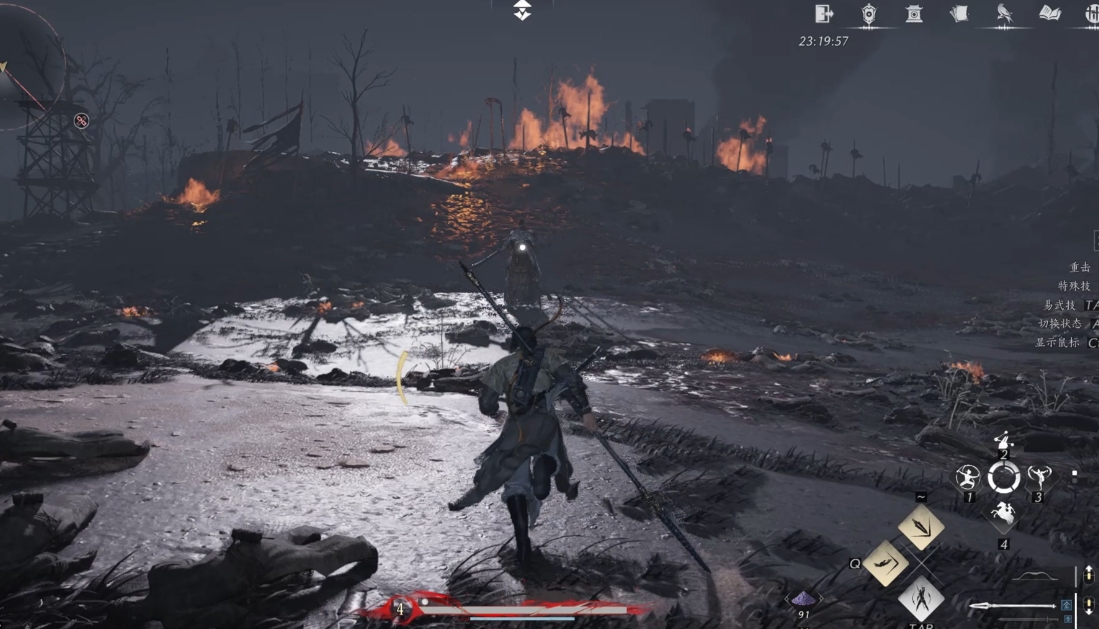1099x629 pixels.
Task: Activate the raised-arms figure skill
Action: point(1039,476)
